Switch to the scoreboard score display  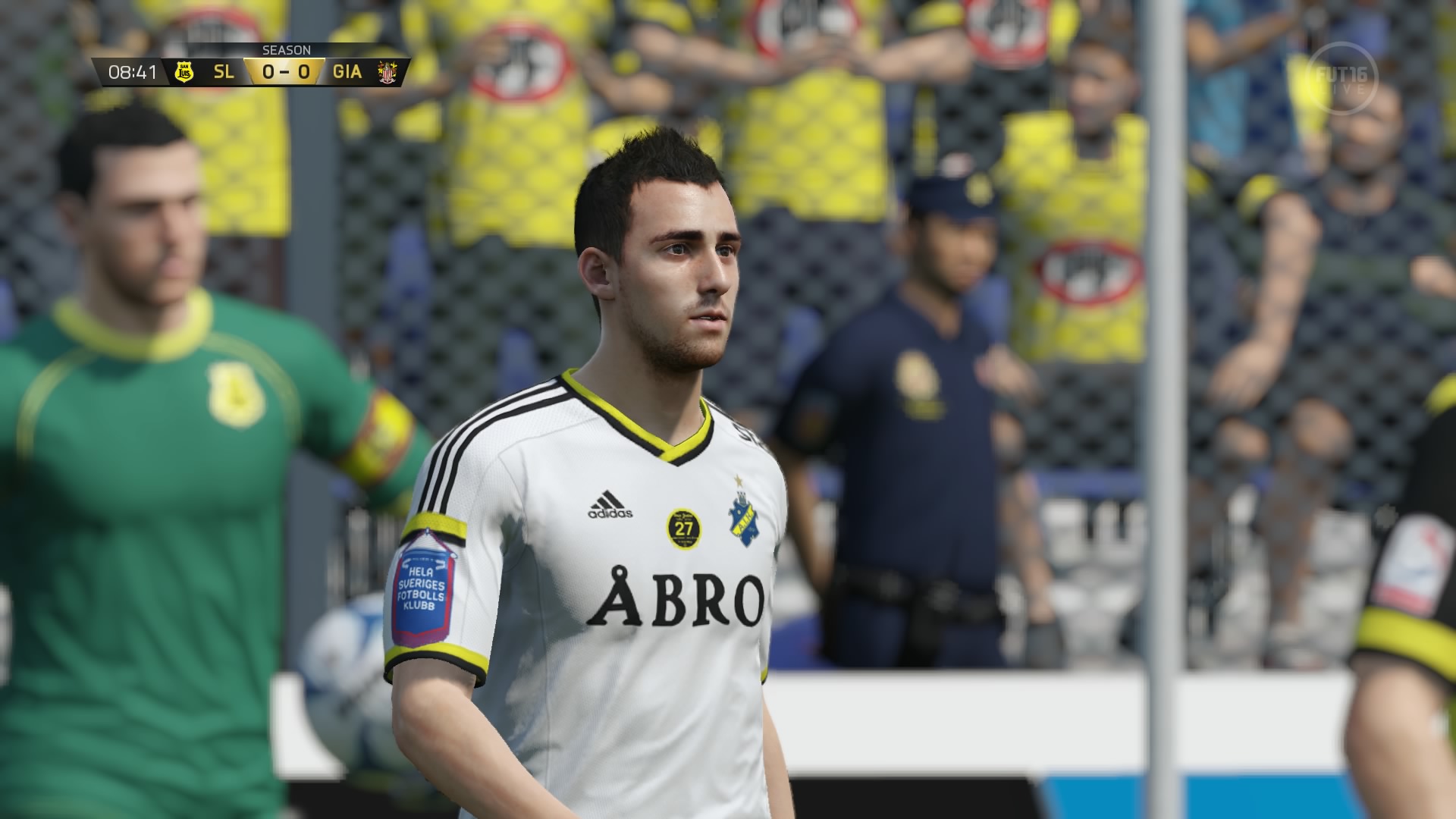click(286, 74)
